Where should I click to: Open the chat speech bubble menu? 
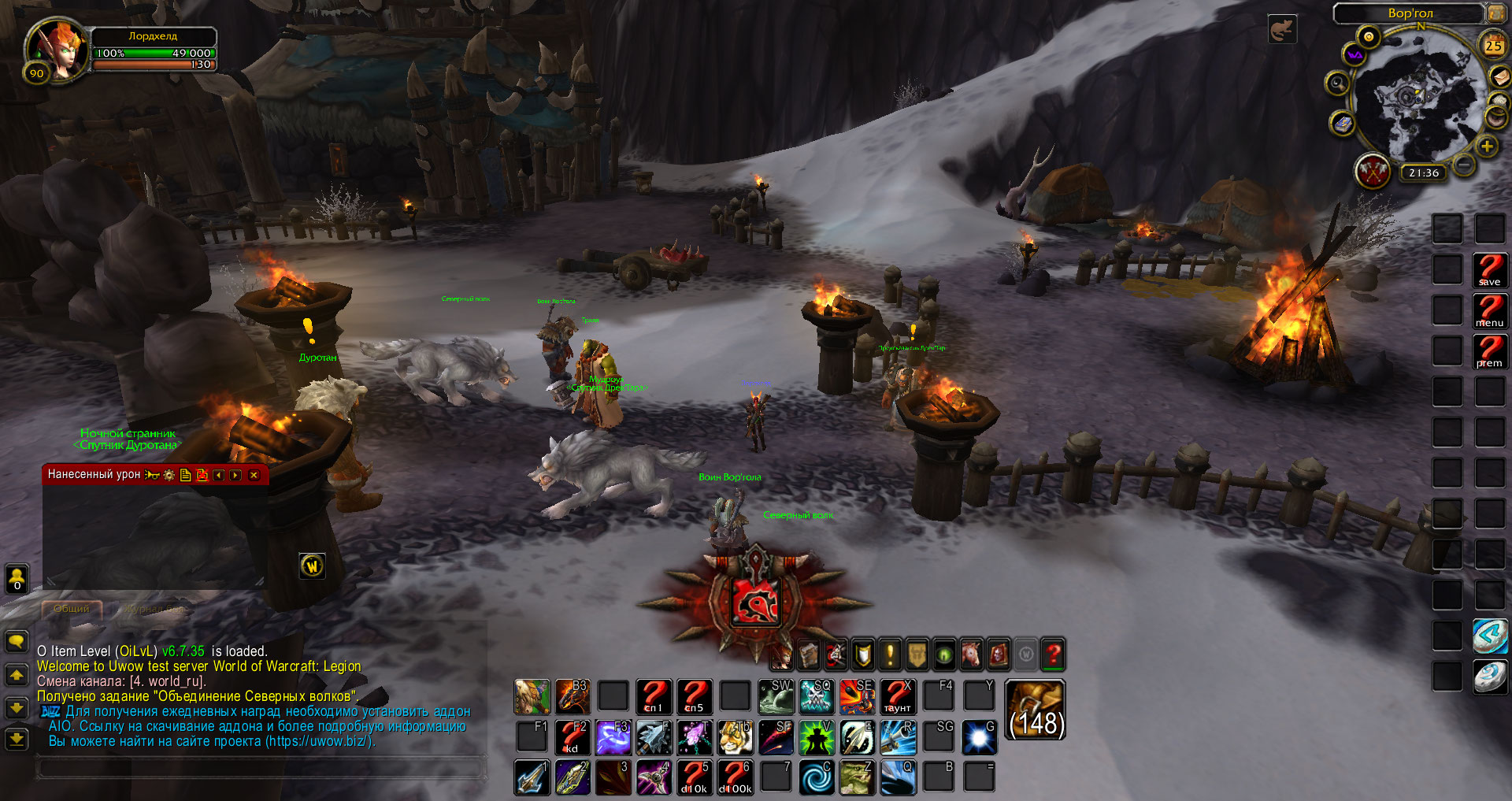[17, 641]
